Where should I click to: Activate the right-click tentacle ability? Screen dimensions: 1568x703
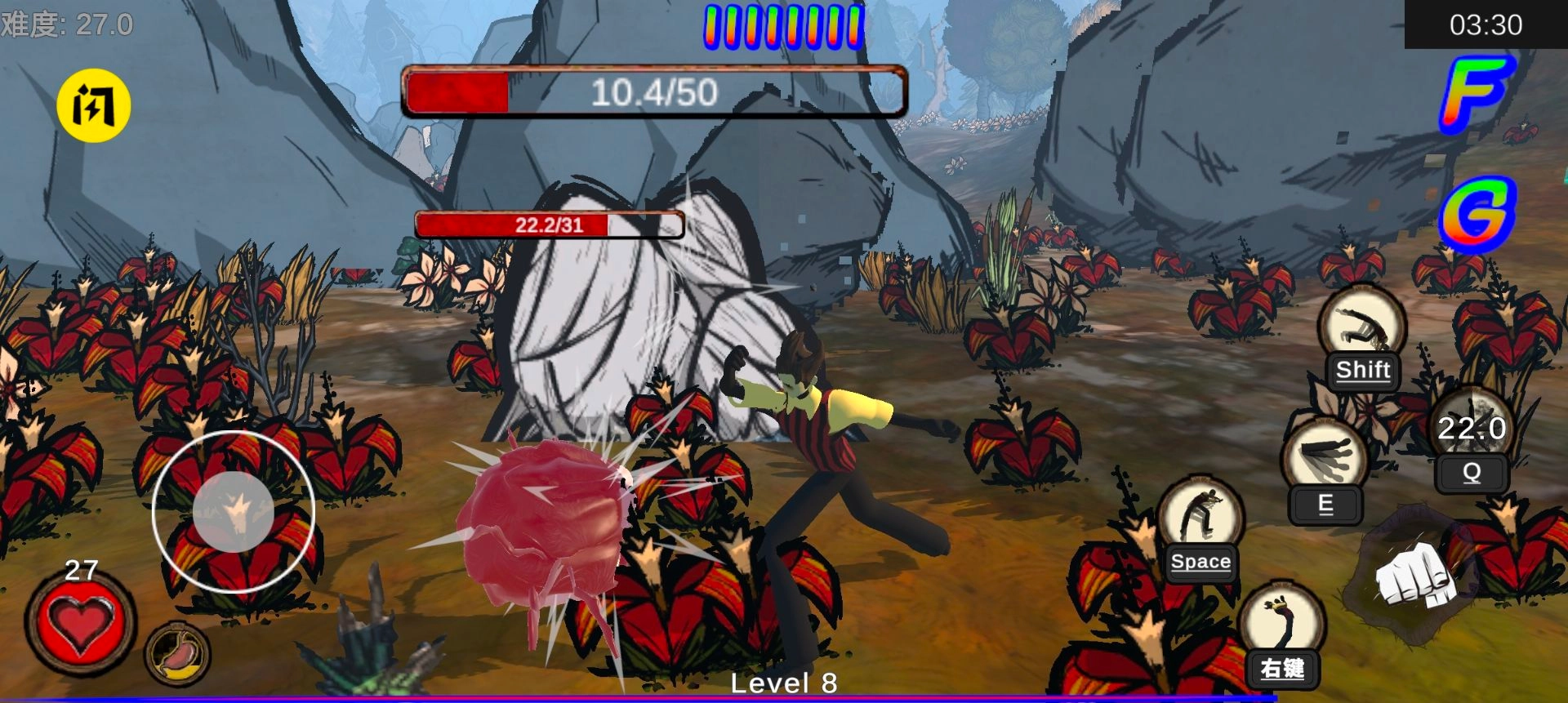coord(1282,624)
